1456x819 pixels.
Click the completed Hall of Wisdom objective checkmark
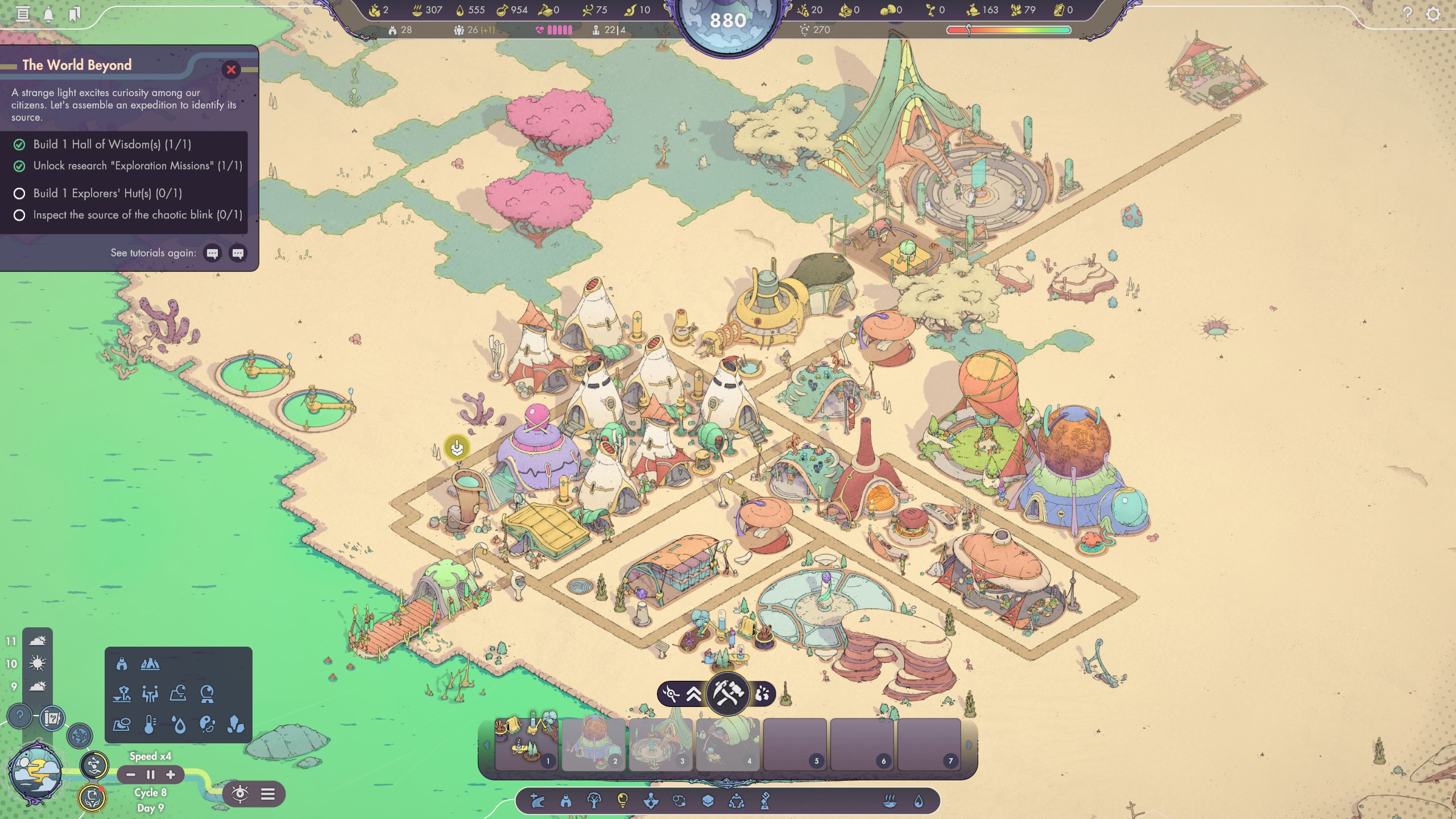tap(20, 144)
